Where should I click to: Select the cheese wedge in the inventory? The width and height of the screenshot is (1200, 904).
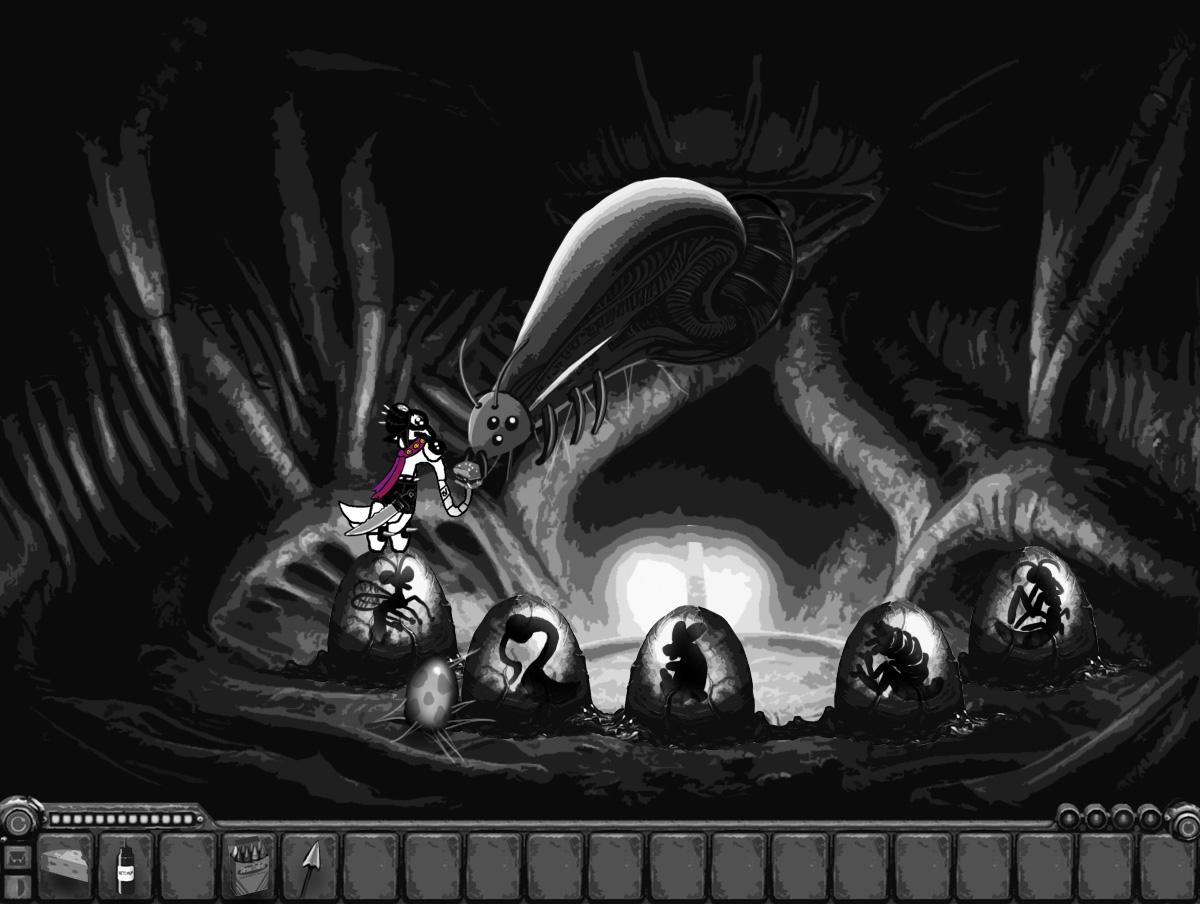(66, 863)
